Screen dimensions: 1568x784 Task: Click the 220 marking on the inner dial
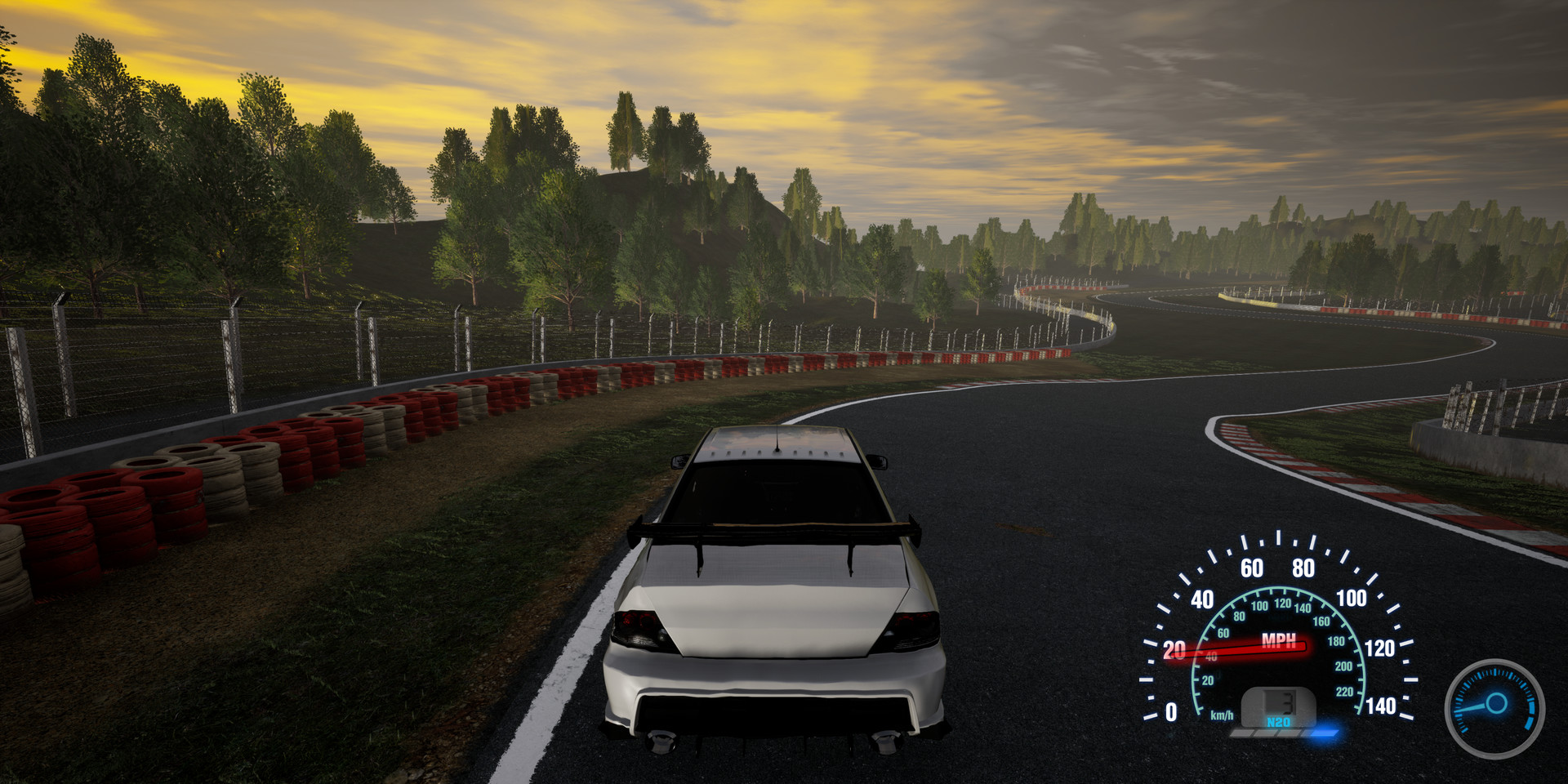(x=1343, y=692)
